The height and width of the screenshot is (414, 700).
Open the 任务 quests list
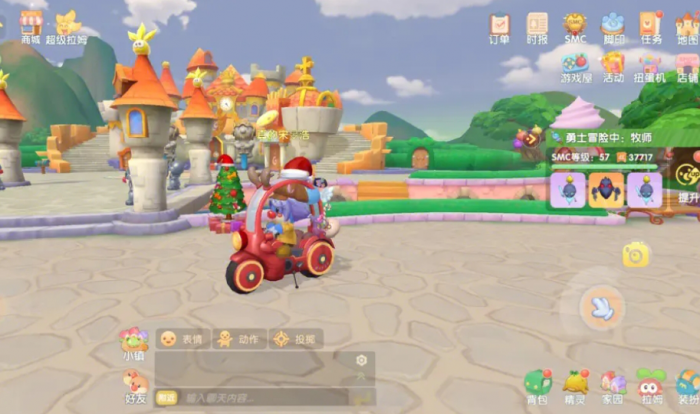[x=651, y=27]
